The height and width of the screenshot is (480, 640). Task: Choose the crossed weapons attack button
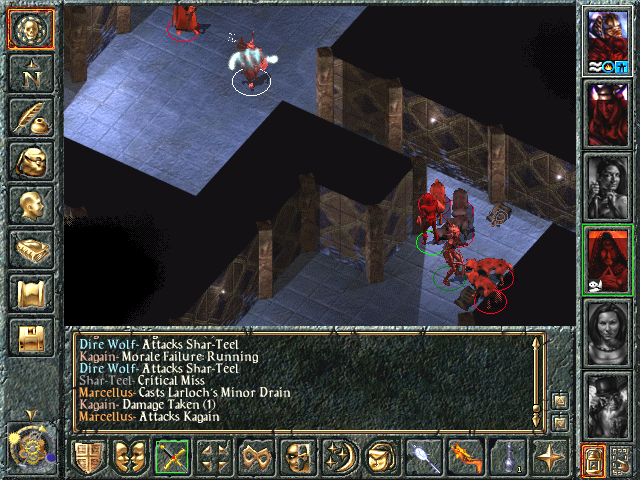pyautogui.click(x=172, y=458)
